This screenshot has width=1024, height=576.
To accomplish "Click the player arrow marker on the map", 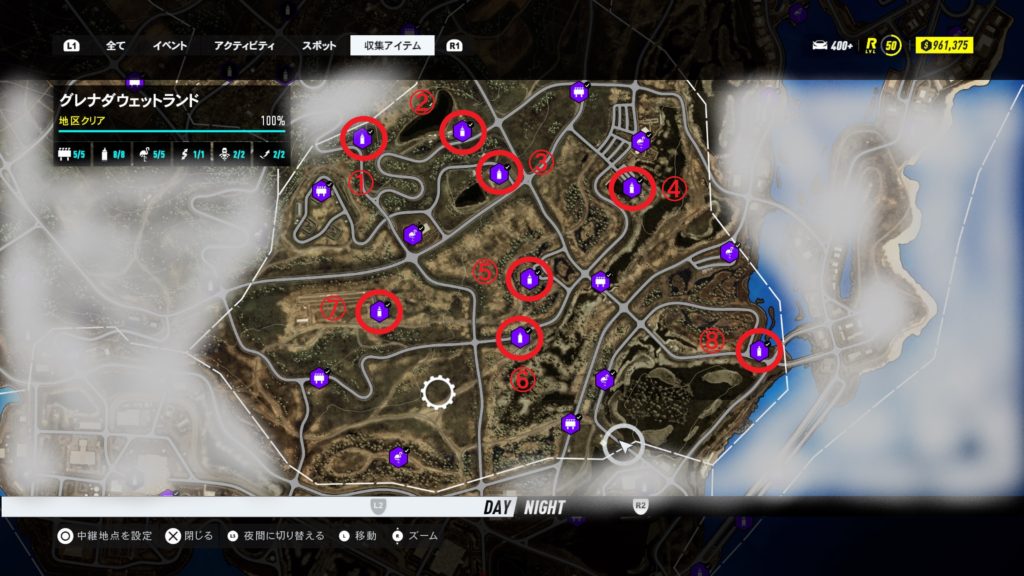I will coord(624,446).
